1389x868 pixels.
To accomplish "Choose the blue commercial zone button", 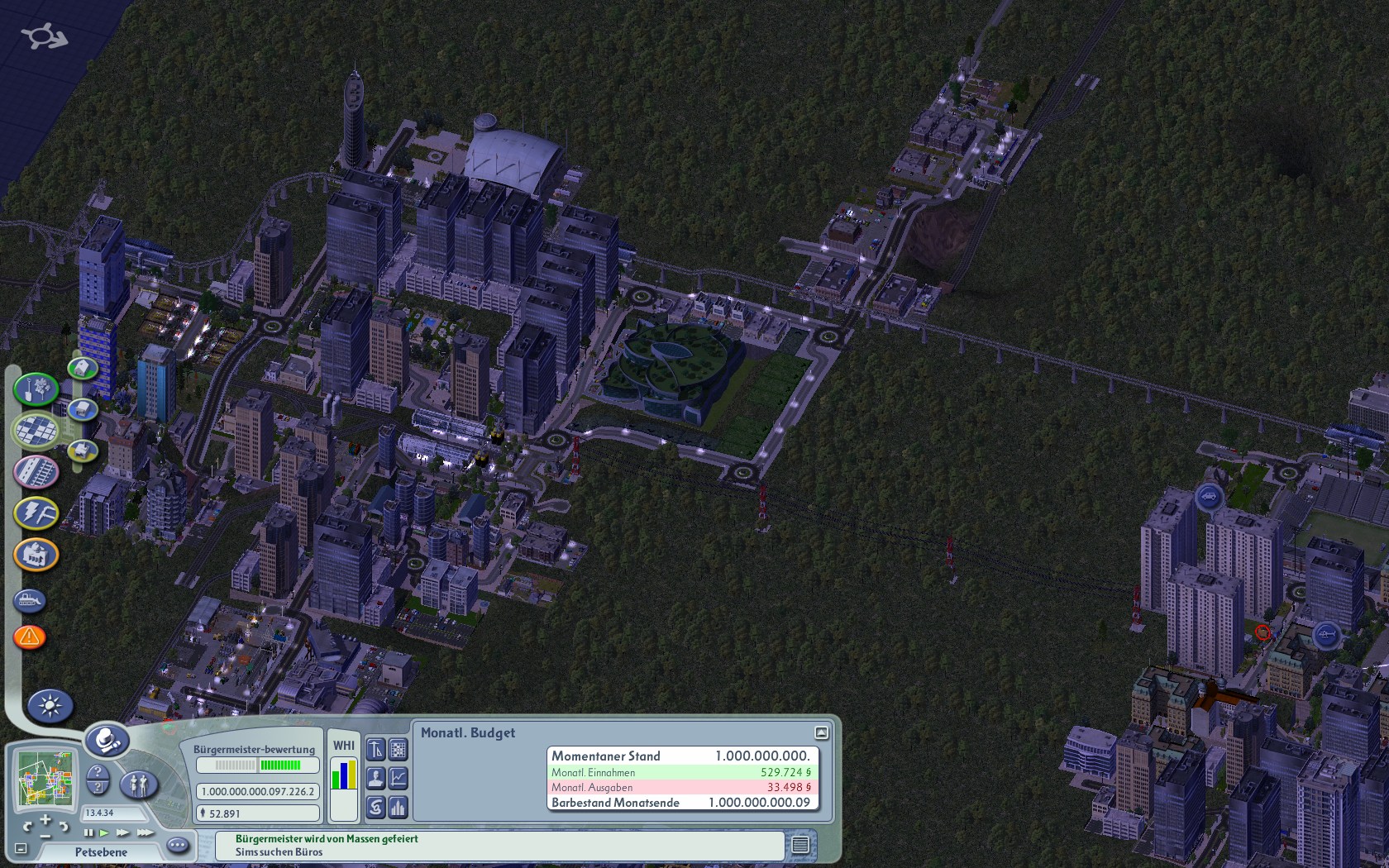I will point(83,409).
